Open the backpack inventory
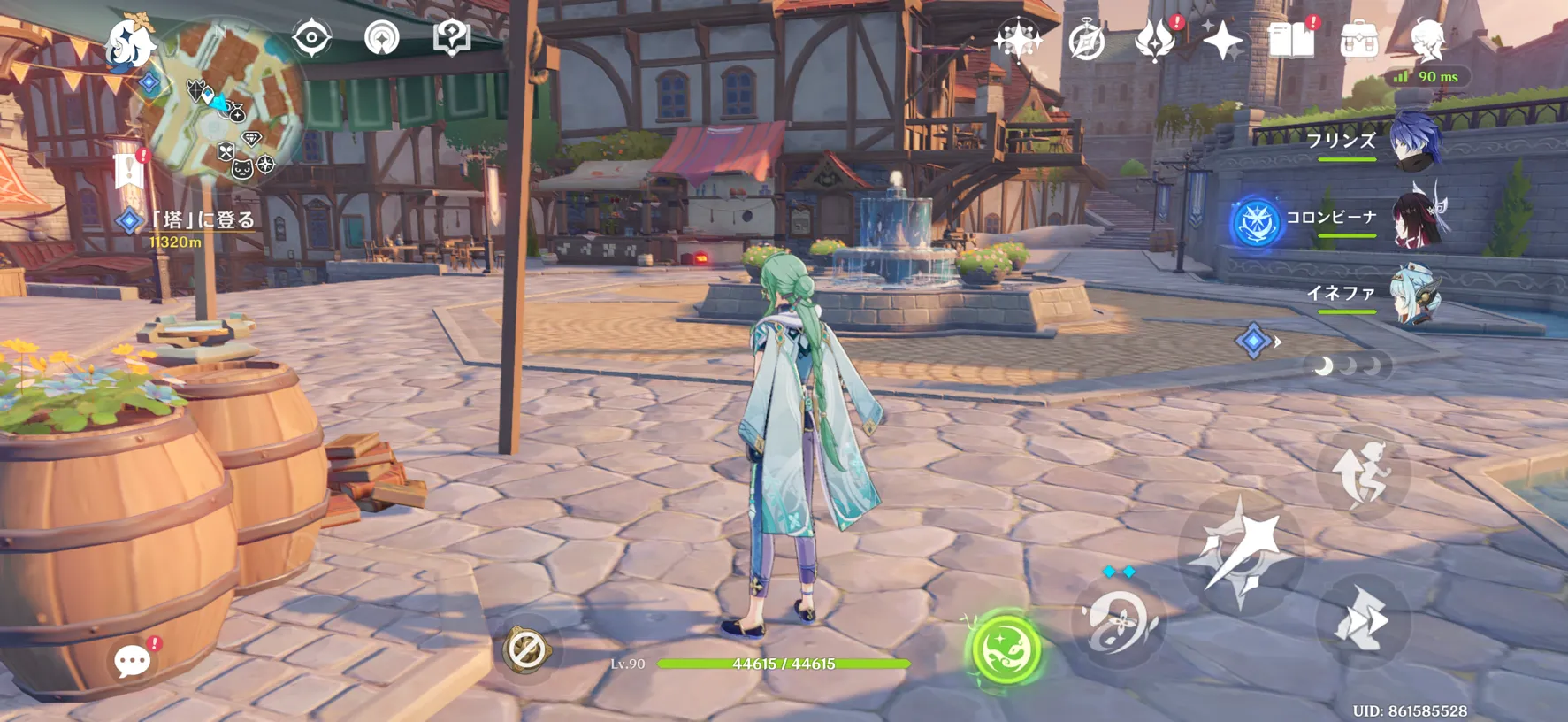The width and height of the screenshot is (1568, 722). (1359, 41)
